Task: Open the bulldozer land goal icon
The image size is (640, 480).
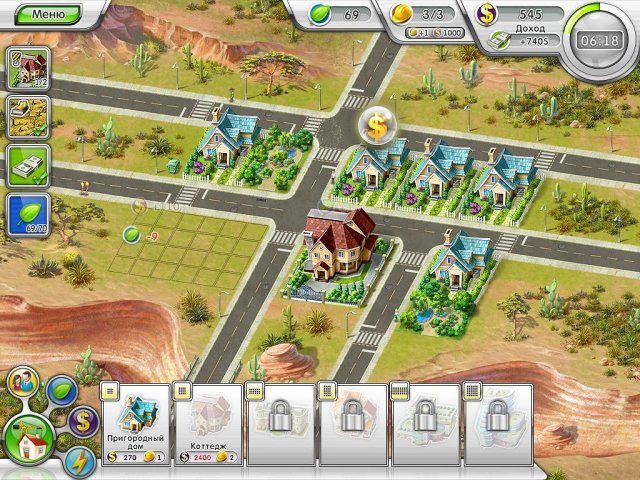Action: point(29,116)
